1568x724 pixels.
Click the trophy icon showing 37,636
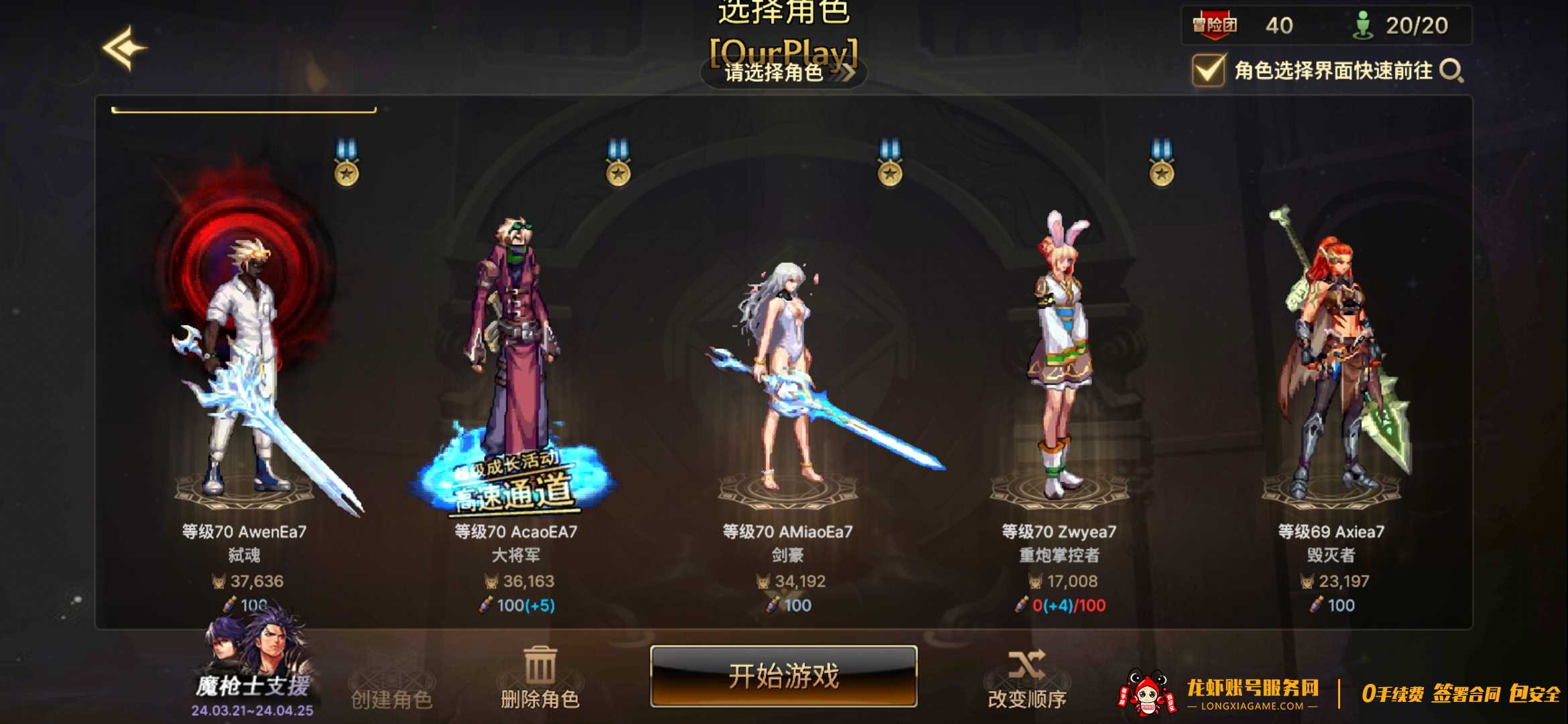218,581
